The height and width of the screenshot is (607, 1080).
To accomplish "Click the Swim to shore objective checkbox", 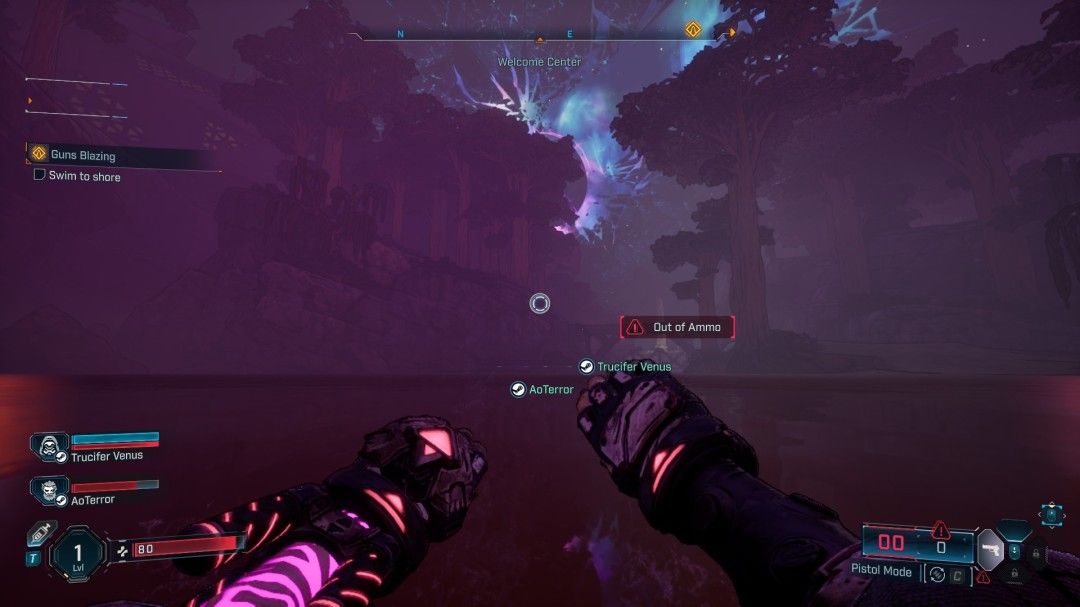I will [39, 175].
